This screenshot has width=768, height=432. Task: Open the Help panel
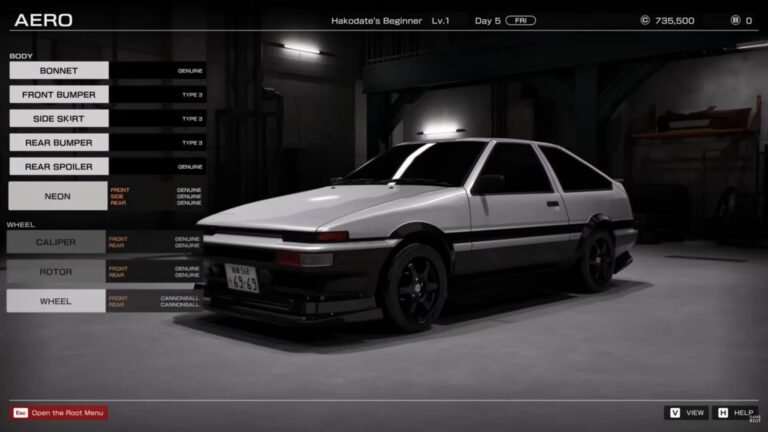tap(735, 413)
